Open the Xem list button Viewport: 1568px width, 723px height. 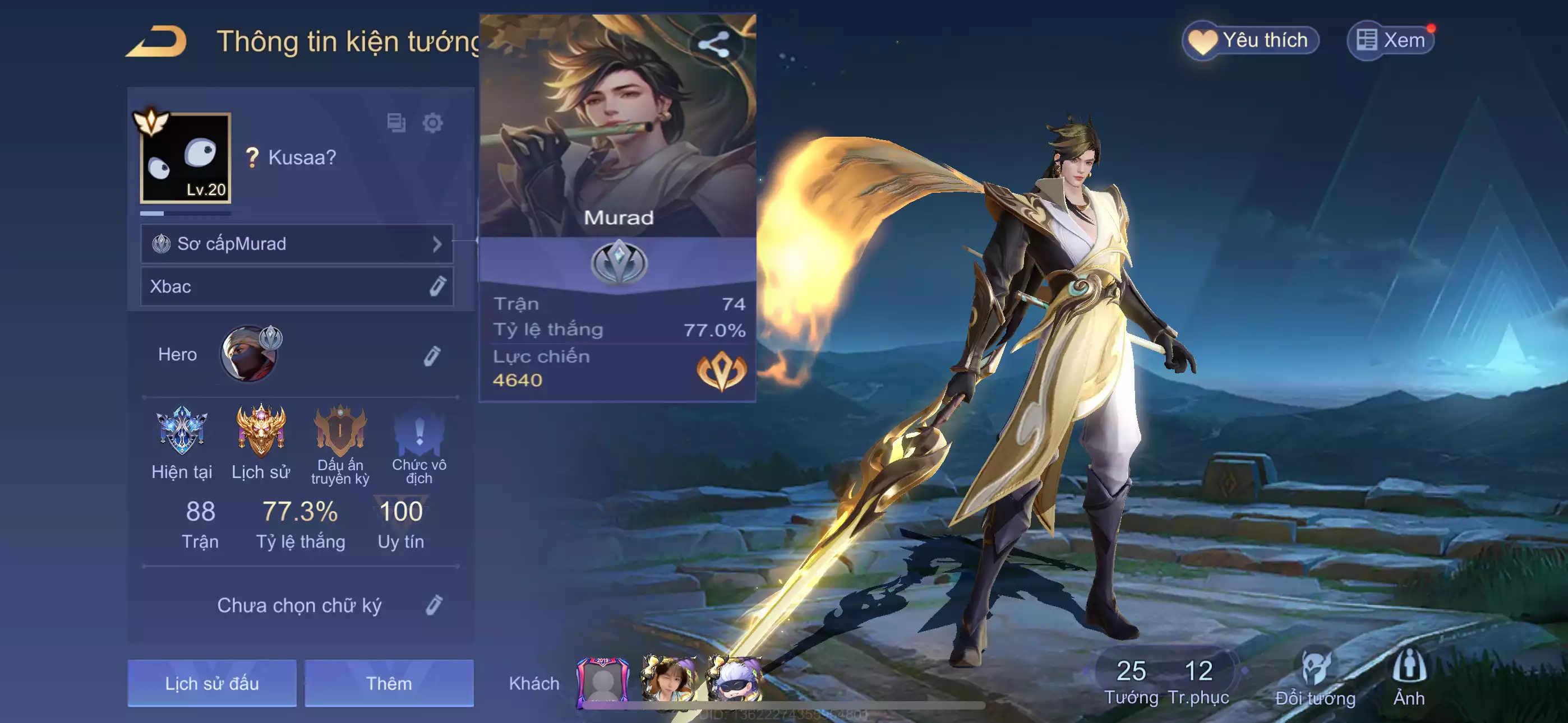[1391, 41]
